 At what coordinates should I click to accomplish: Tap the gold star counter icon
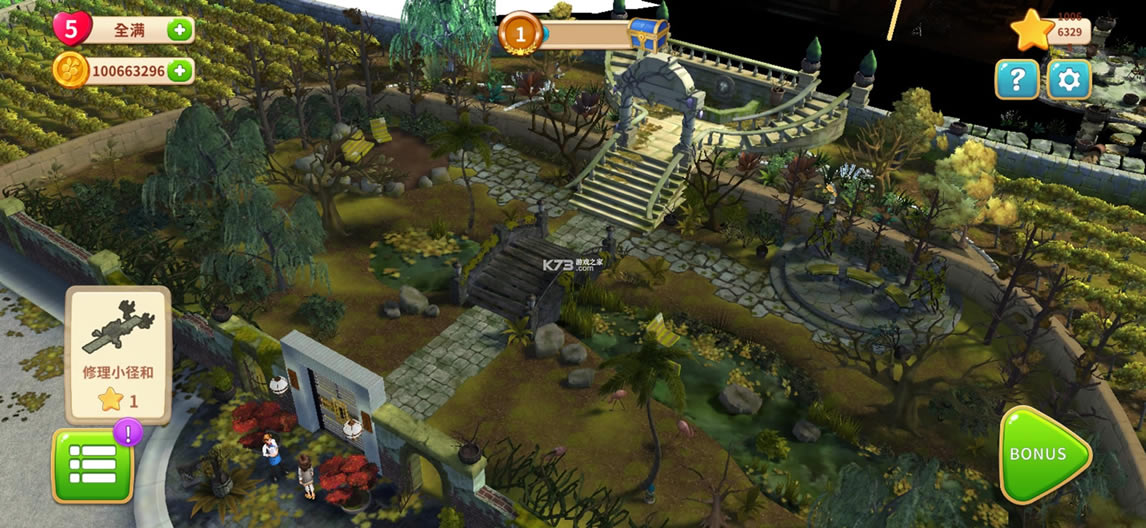click(1033, 31)
